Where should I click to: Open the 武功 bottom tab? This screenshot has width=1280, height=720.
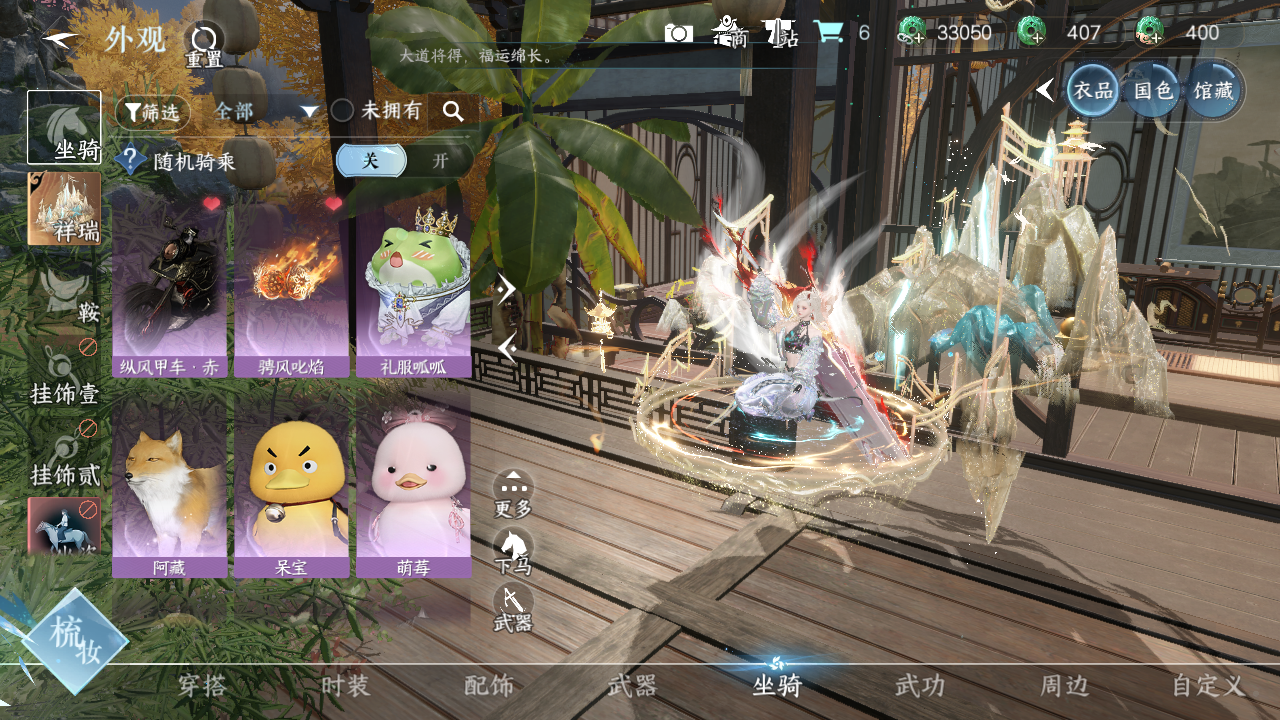coord(919,686)
